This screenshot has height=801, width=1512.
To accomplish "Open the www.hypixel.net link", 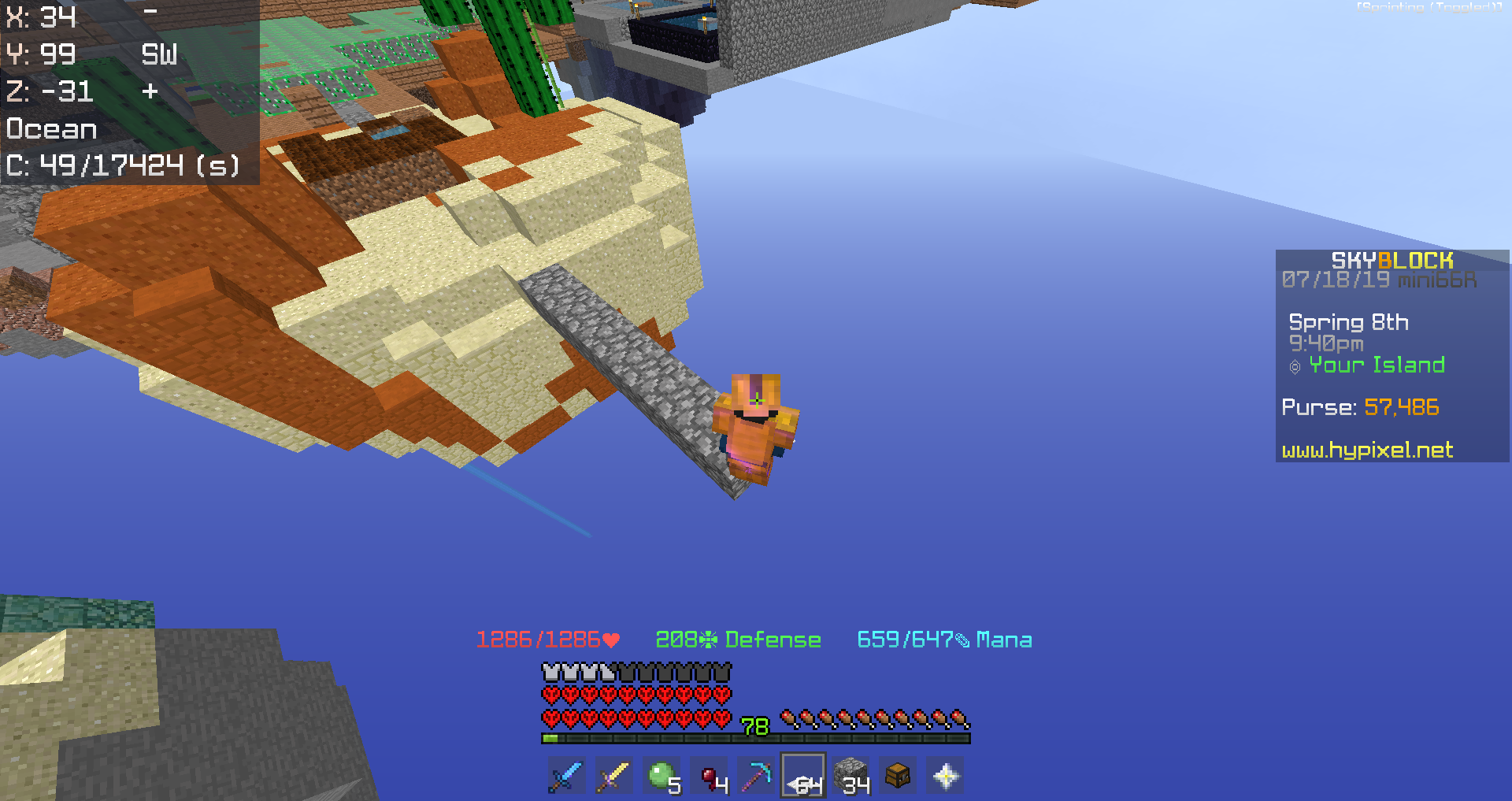I will (1366, 450).
